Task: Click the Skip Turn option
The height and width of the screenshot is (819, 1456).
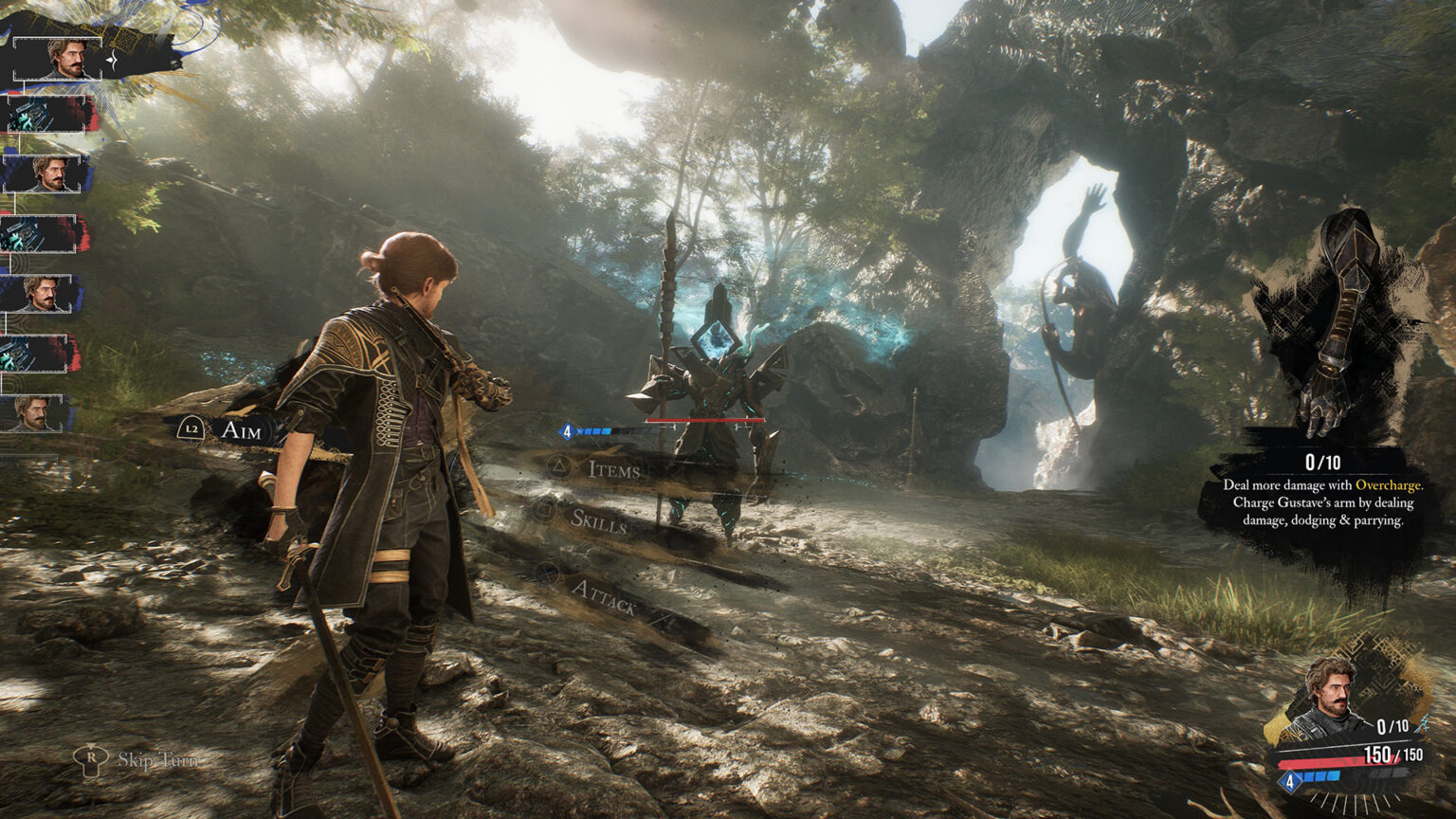Action: (157, 759)
